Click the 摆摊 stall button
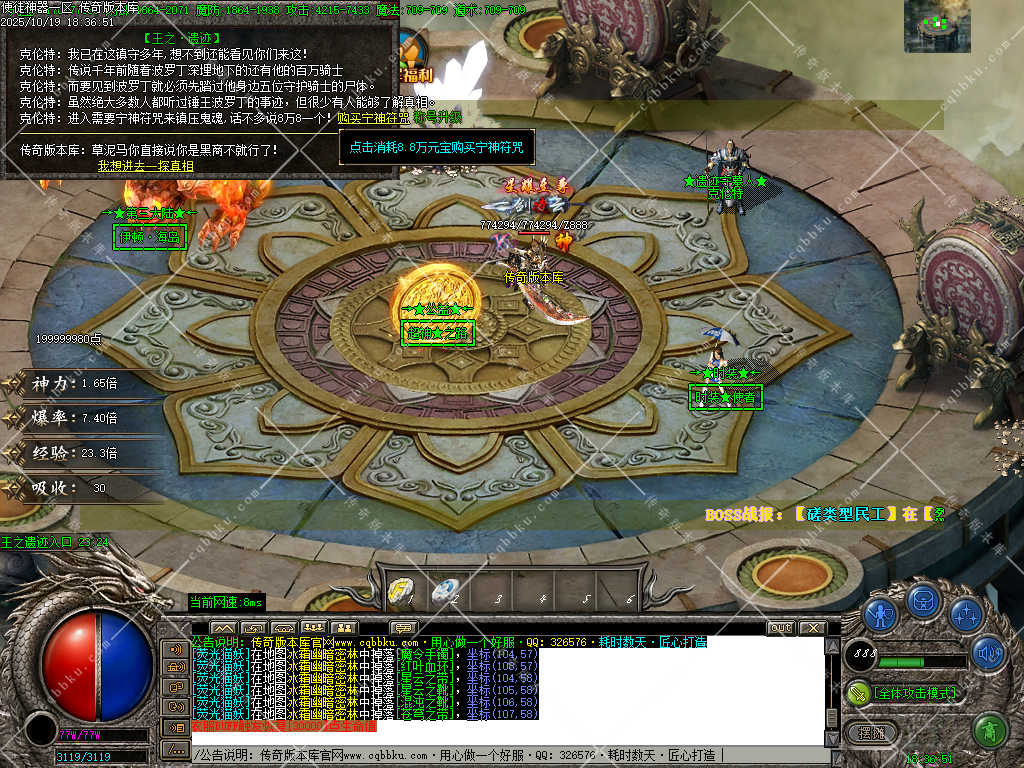The image size is (1024, 768). (872, 733)
